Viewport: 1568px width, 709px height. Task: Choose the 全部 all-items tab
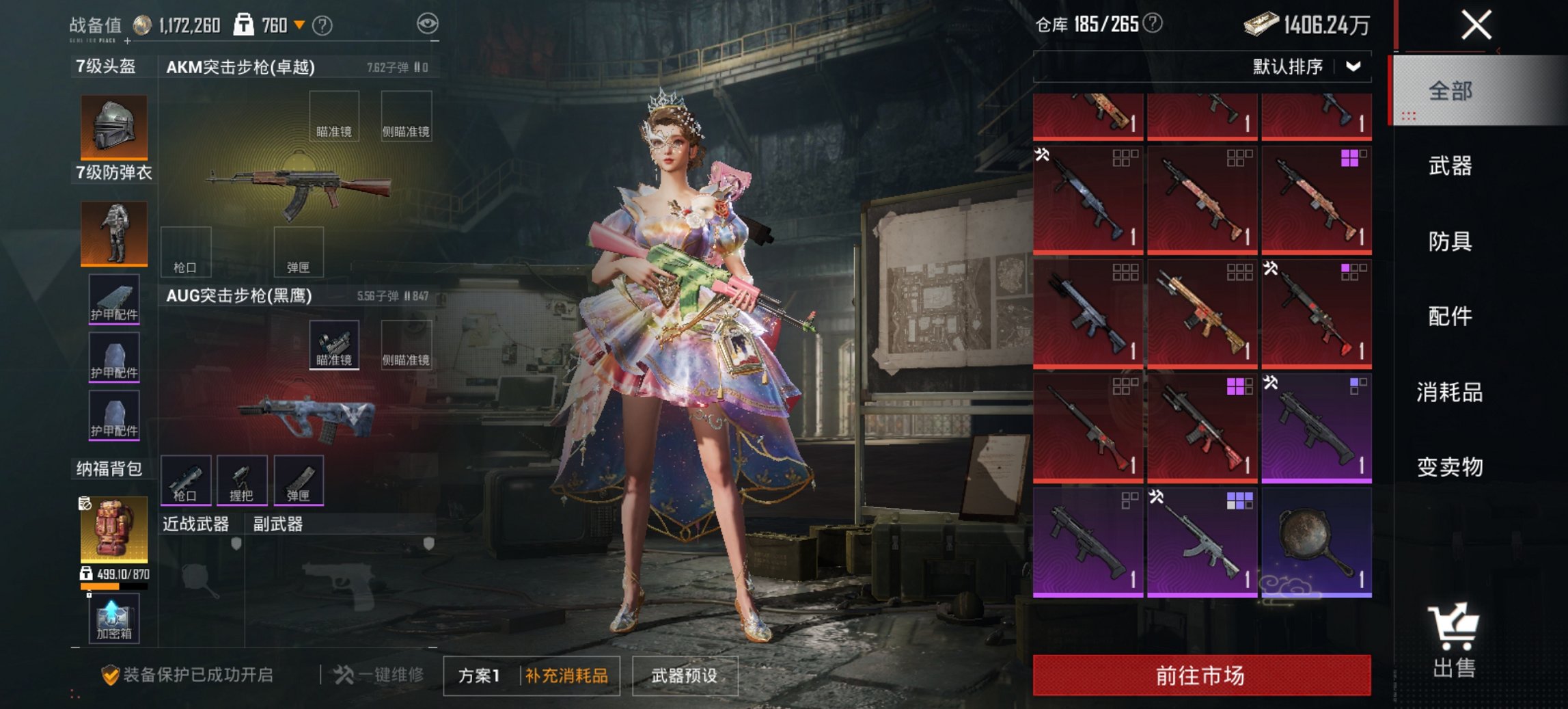1450,91
